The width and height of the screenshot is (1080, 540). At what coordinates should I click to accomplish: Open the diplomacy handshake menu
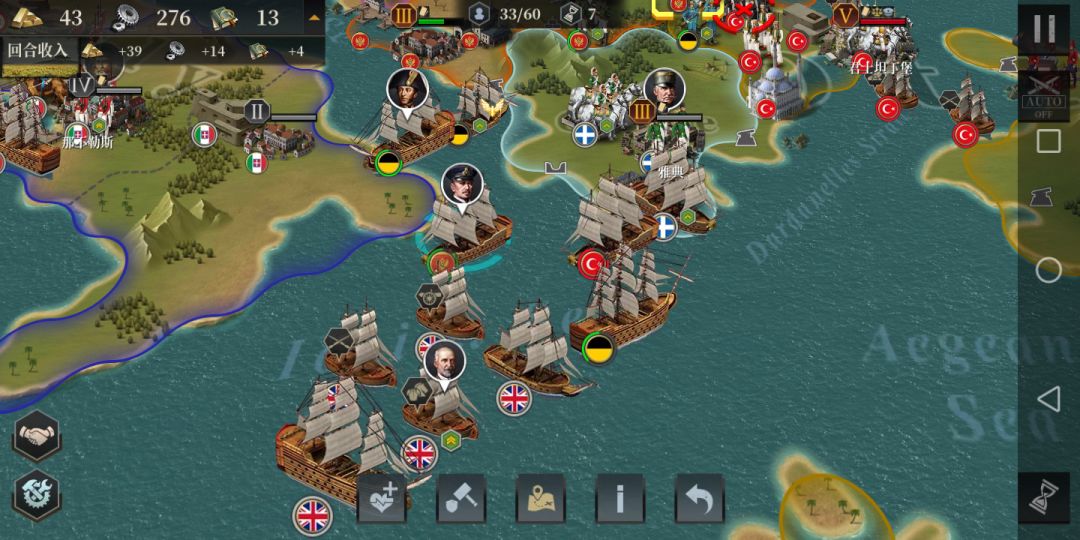tap(37, 436)
